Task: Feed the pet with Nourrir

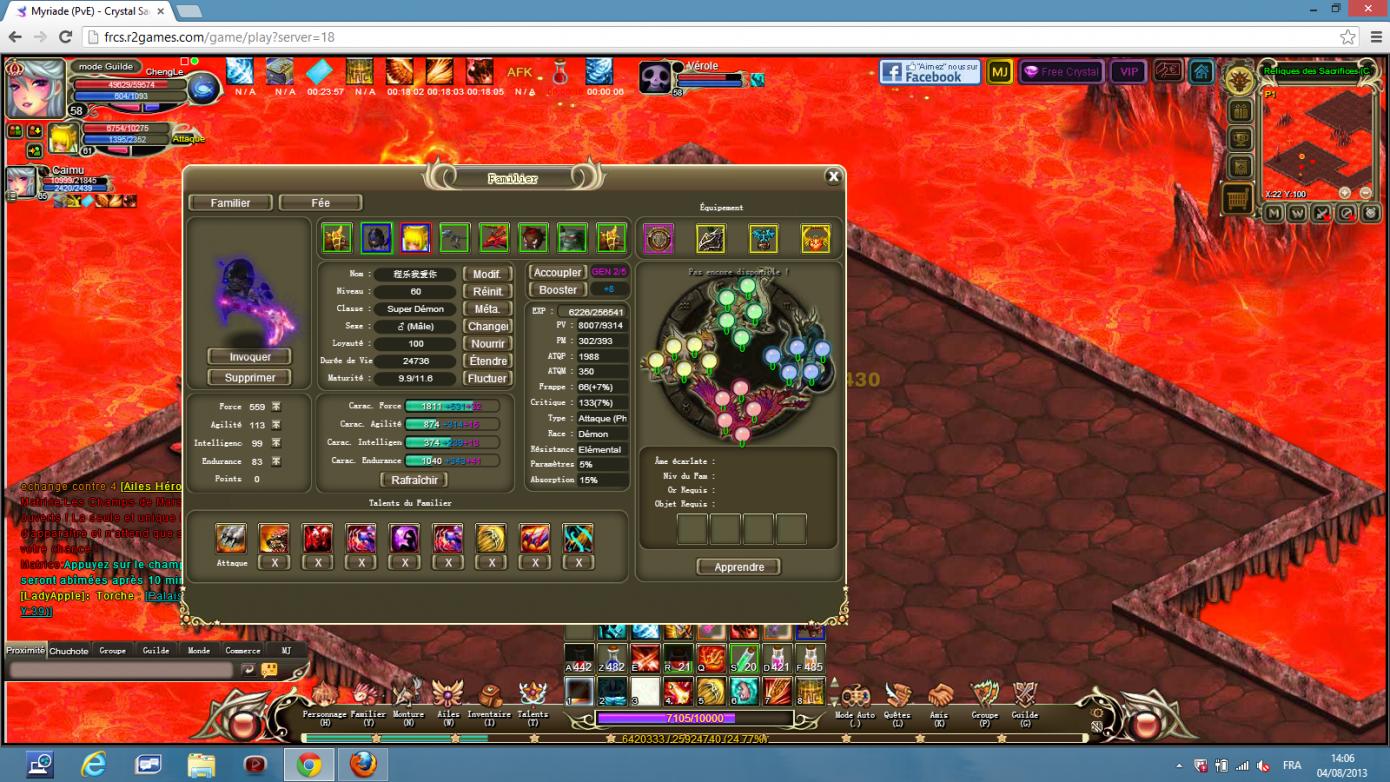Action: (x=488, y=344)
